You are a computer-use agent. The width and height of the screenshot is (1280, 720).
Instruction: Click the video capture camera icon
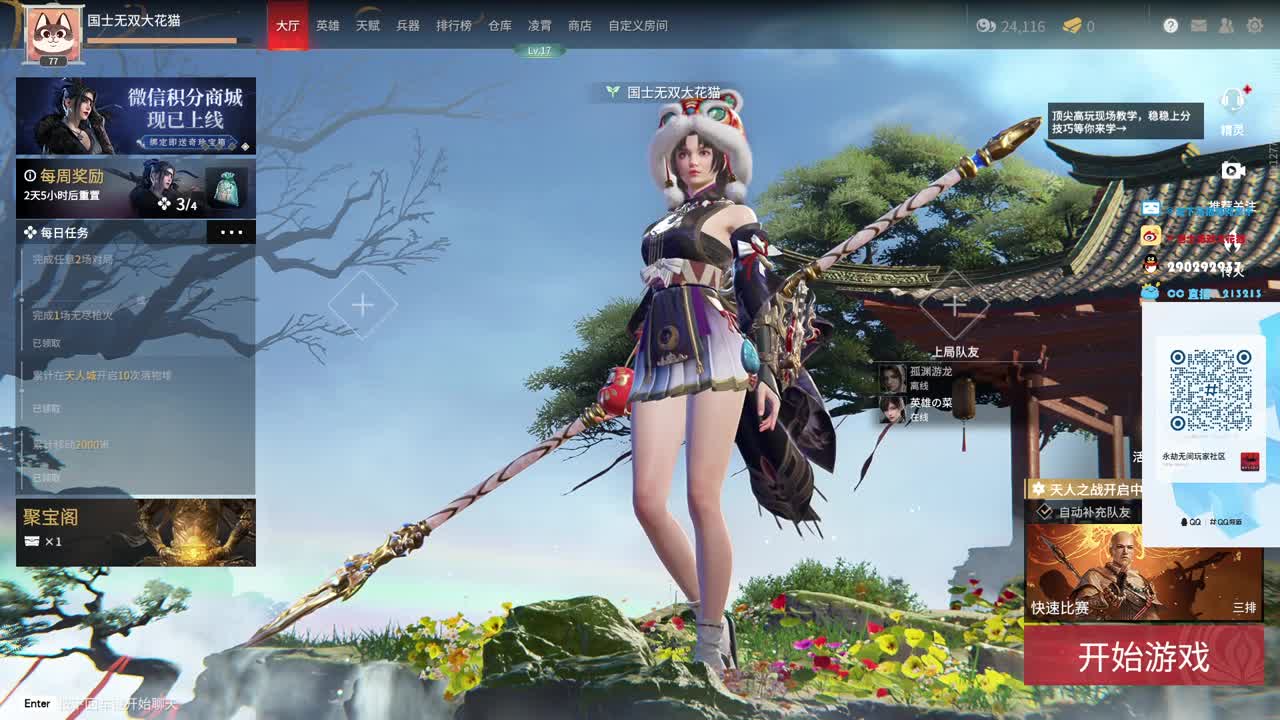(1232, 170)
